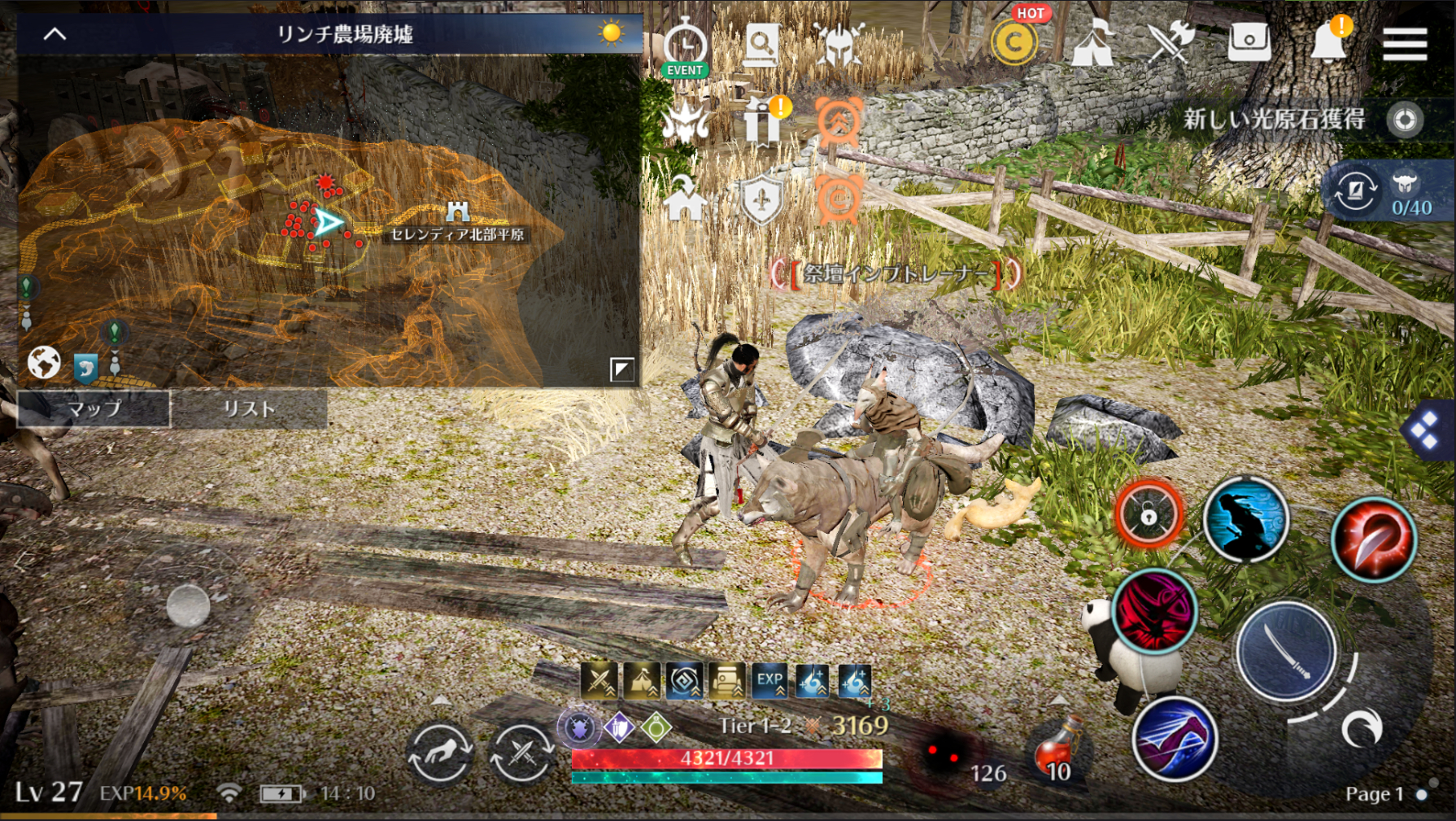The height and width of the screenshot is (821, 1456).
Task: Open the quest search journal
Action: tap(763, 46)
